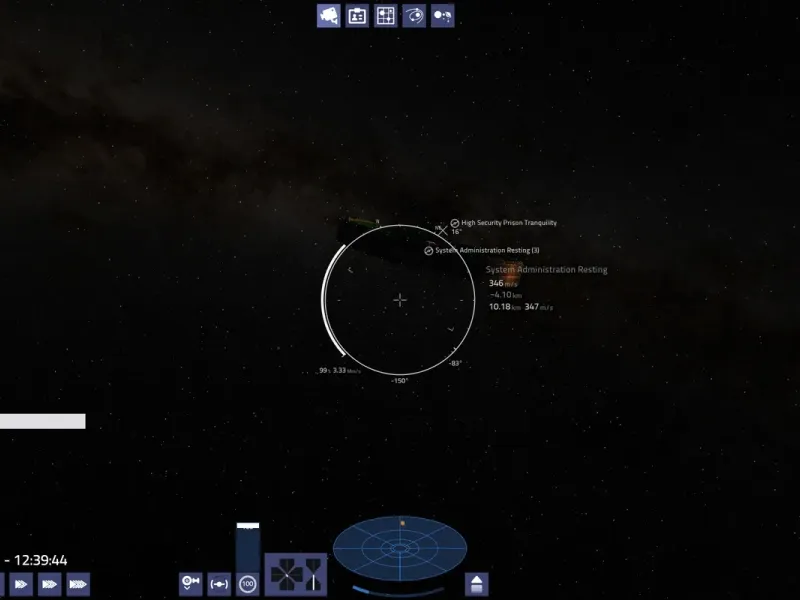This screenshot has height=600, width=800.
Task: Open the ship info ID card view
Action: [357, 15]
